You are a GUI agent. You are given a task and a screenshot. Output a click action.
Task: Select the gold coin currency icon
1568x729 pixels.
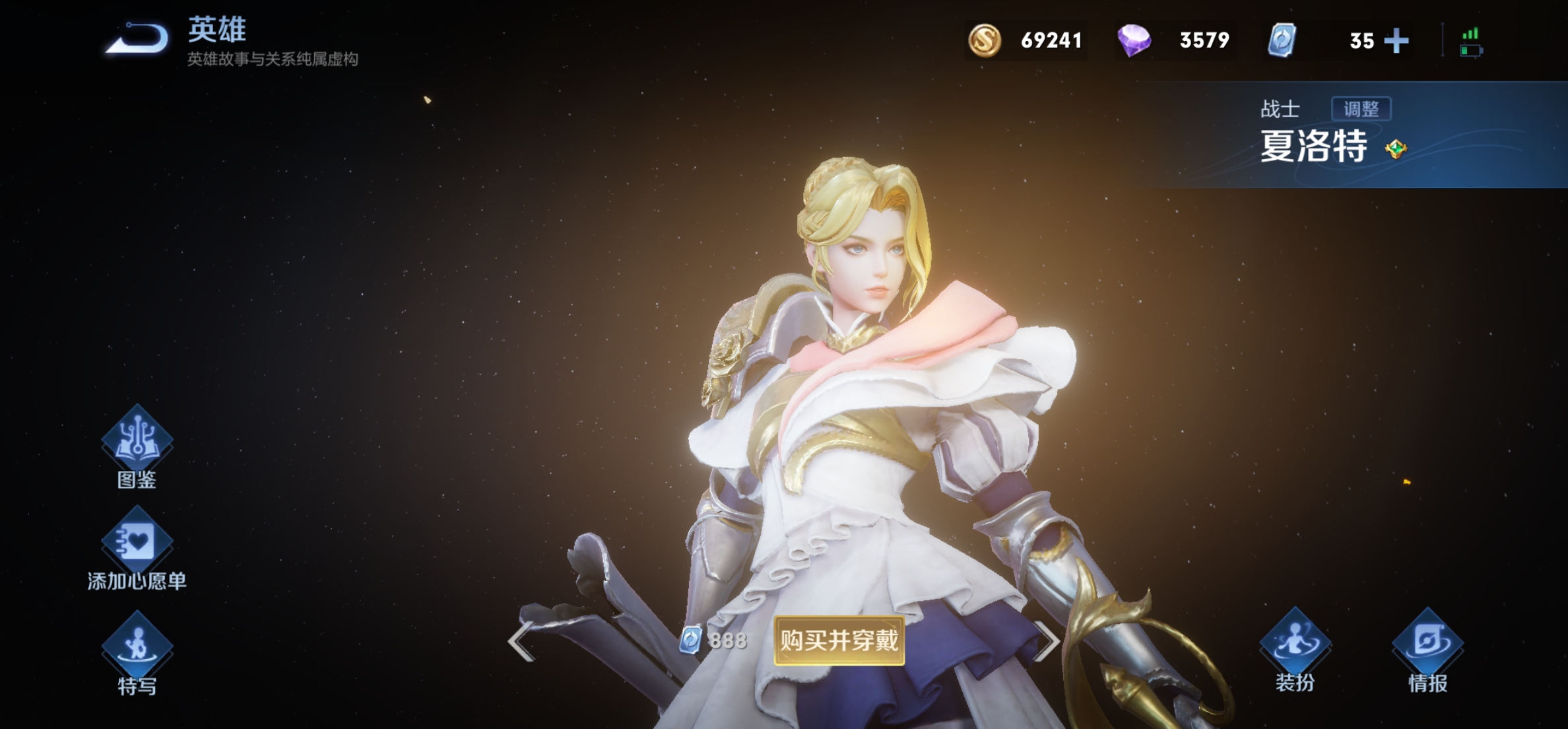[x=984, y=40]
